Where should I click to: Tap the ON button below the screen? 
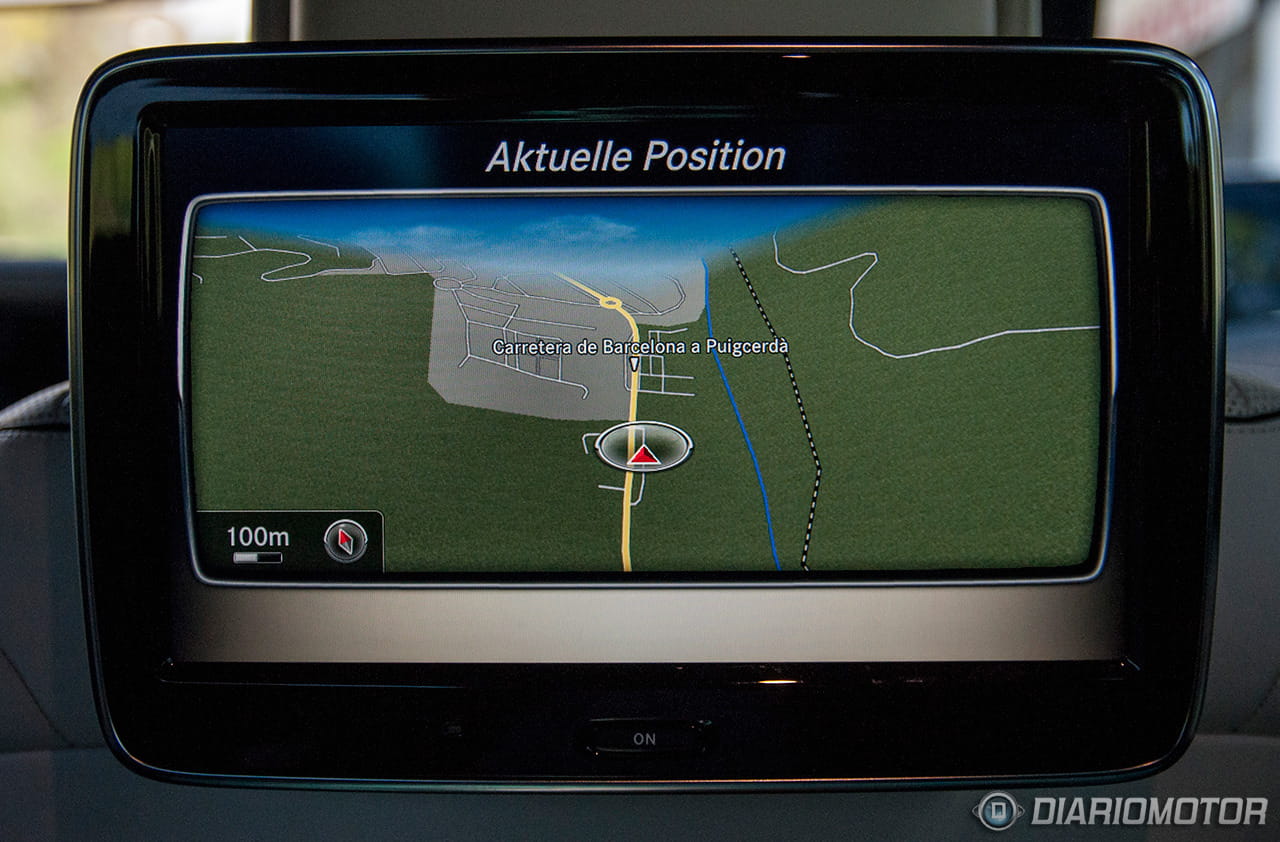click(x=645, y=738)
